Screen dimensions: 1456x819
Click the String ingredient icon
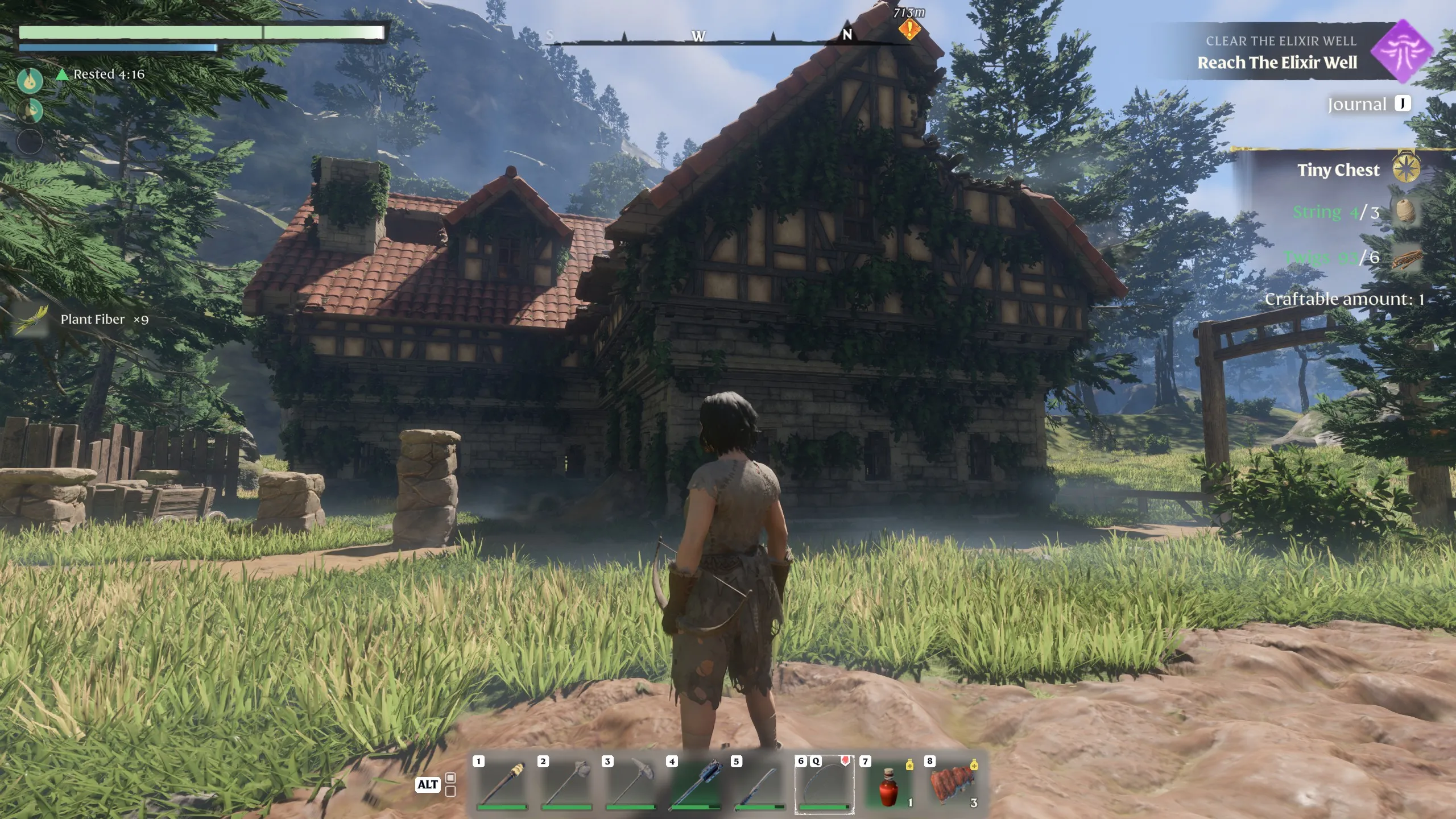click(x=1405, y=212)
